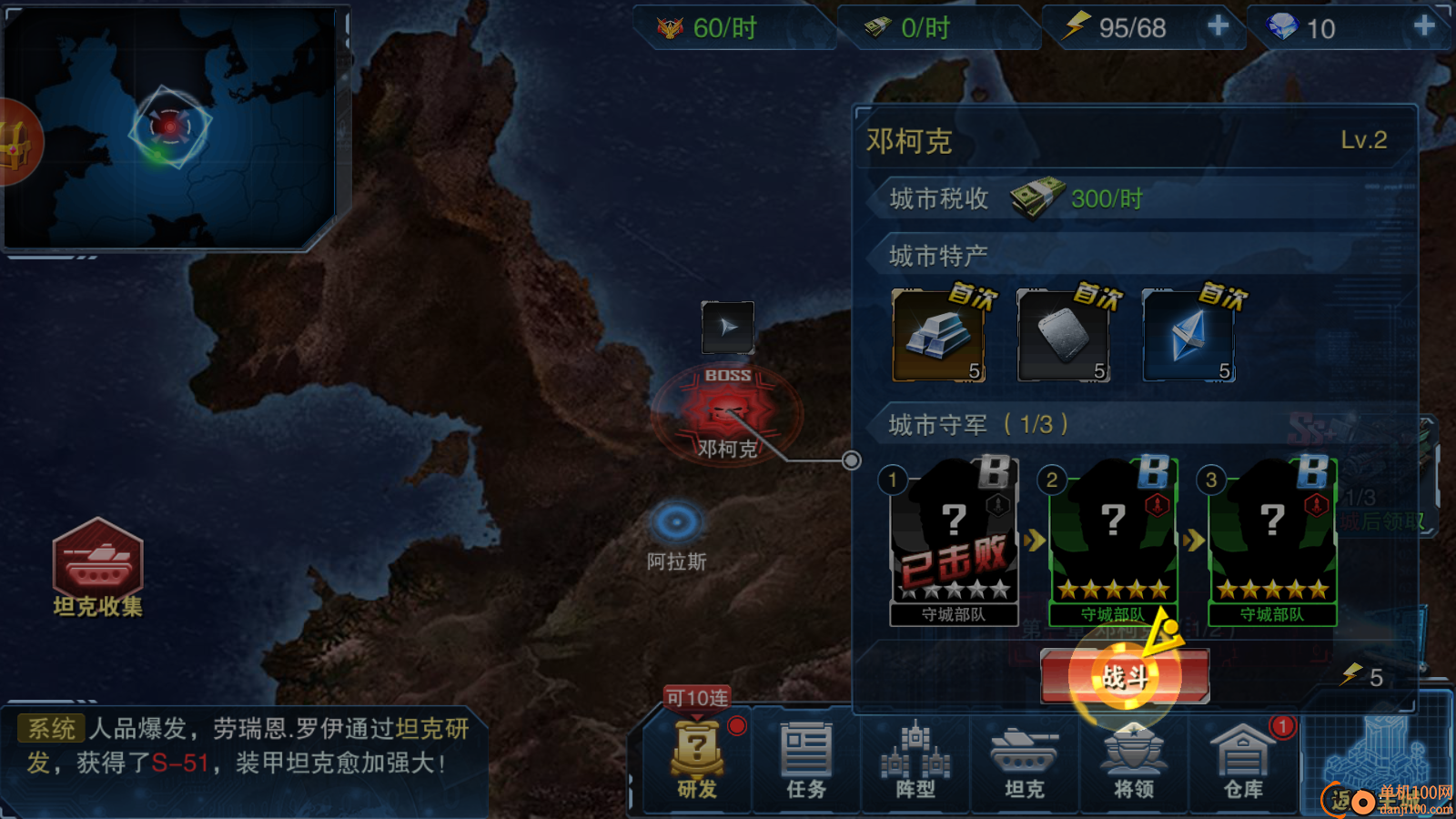Image resolution: width=1456 pixels, height=819 pixels.
Task: Attack the BOSS 邓柯克 on the map
Action: 725,411
